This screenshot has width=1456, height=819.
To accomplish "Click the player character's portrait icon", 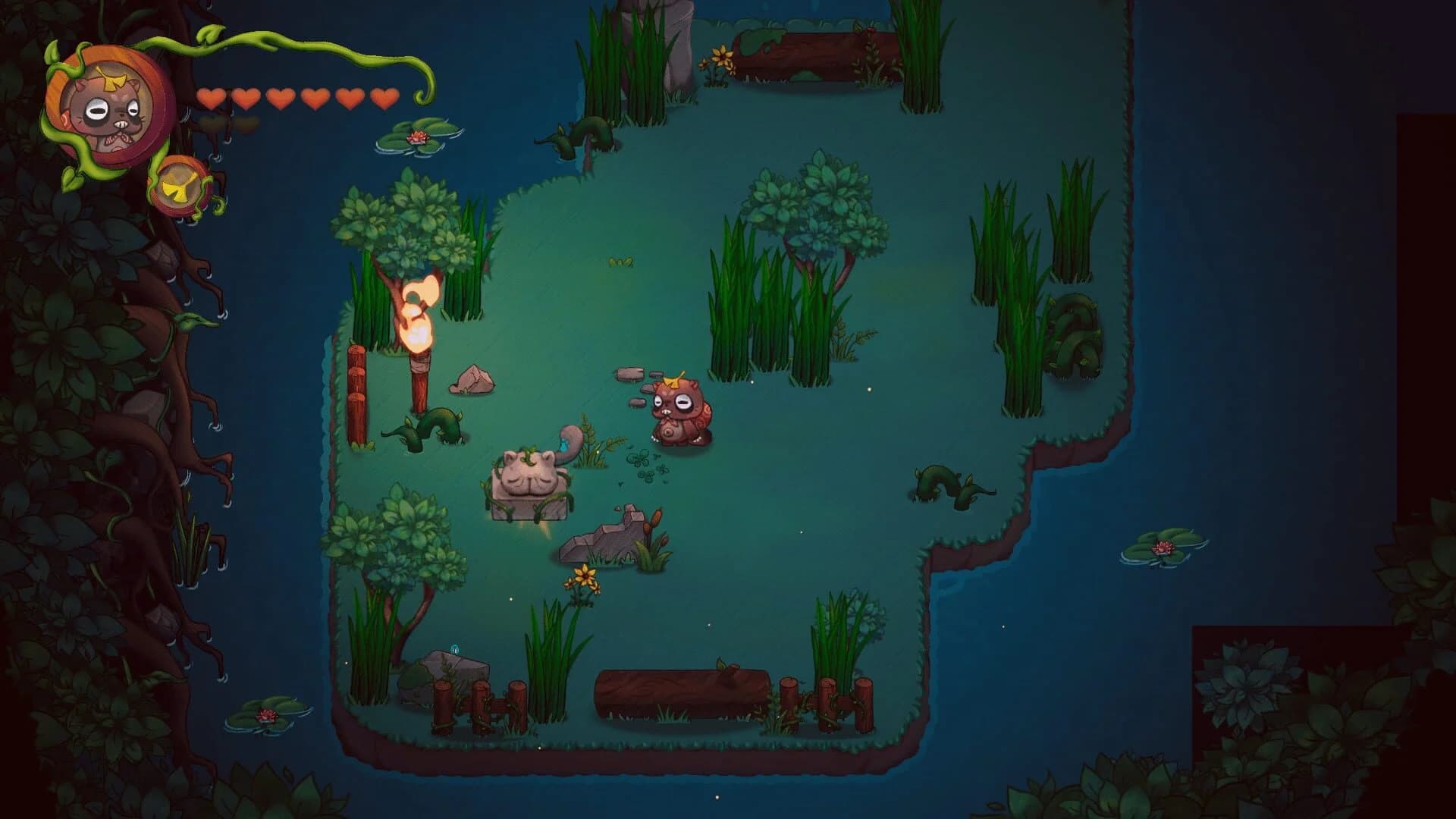I will coord(106,106).
